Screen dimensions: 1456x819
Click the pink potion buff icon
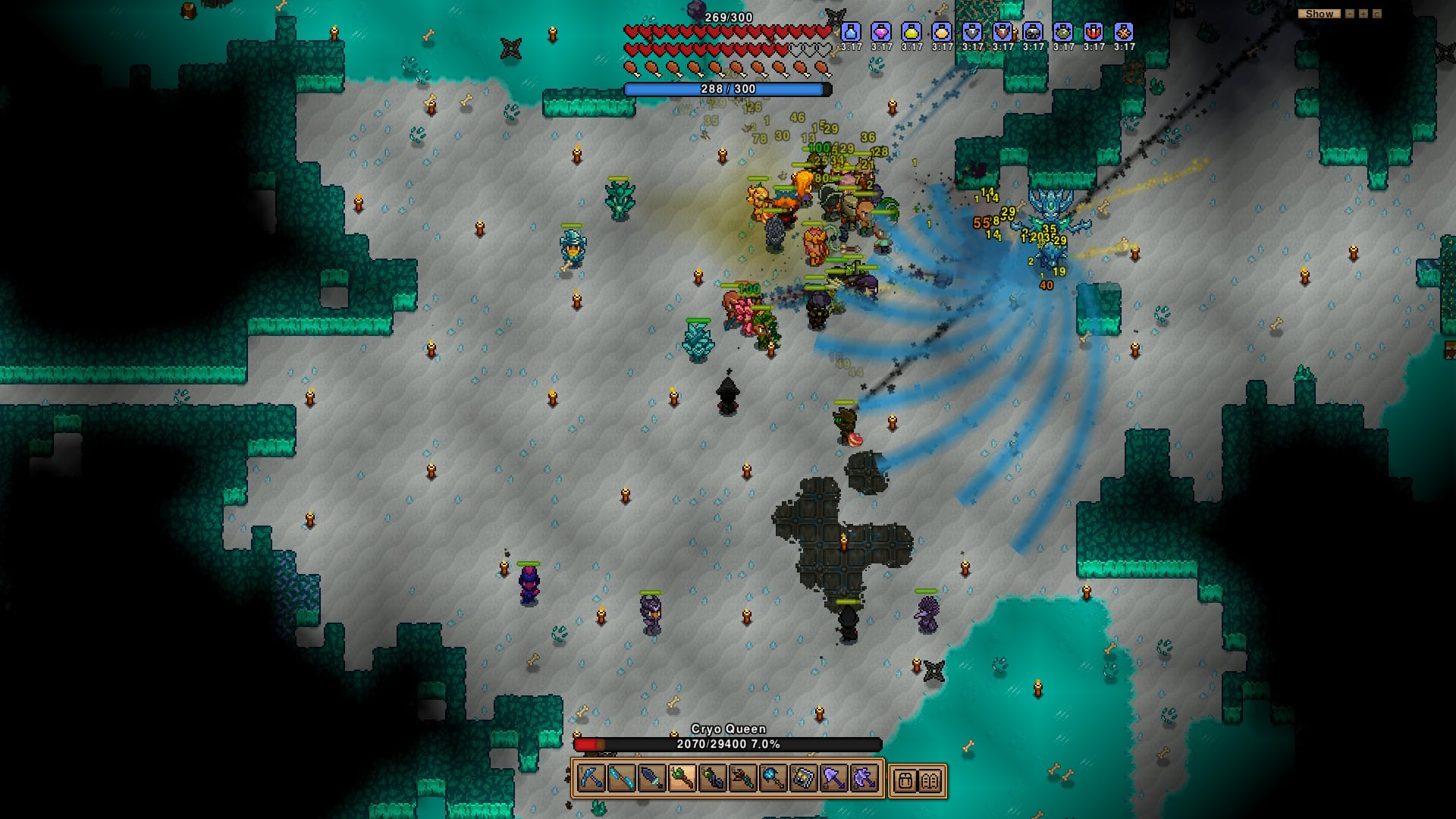click(x=881, y=32)
